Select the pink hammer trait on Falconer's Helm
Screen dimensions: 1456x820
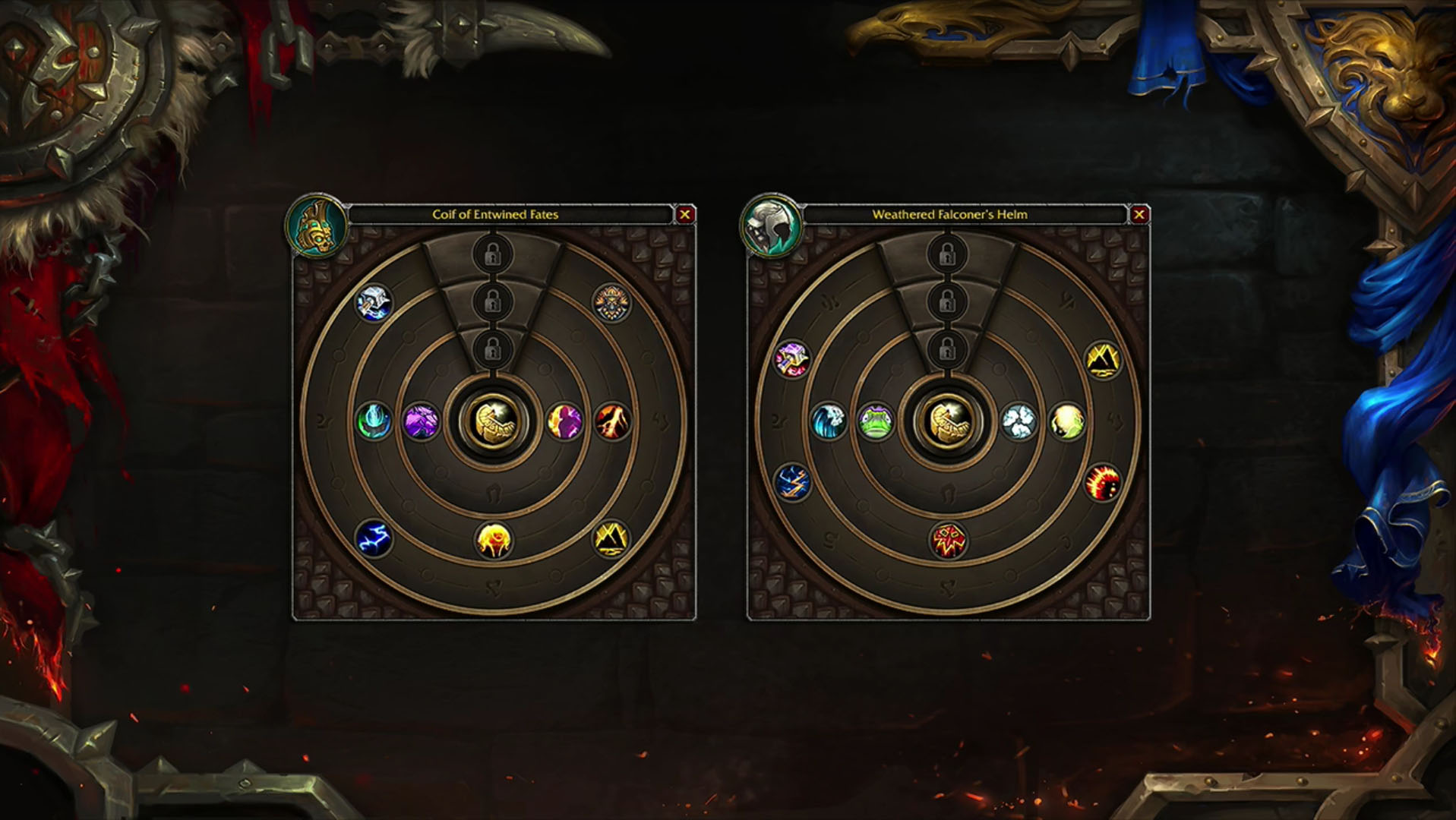coord(792,358)
